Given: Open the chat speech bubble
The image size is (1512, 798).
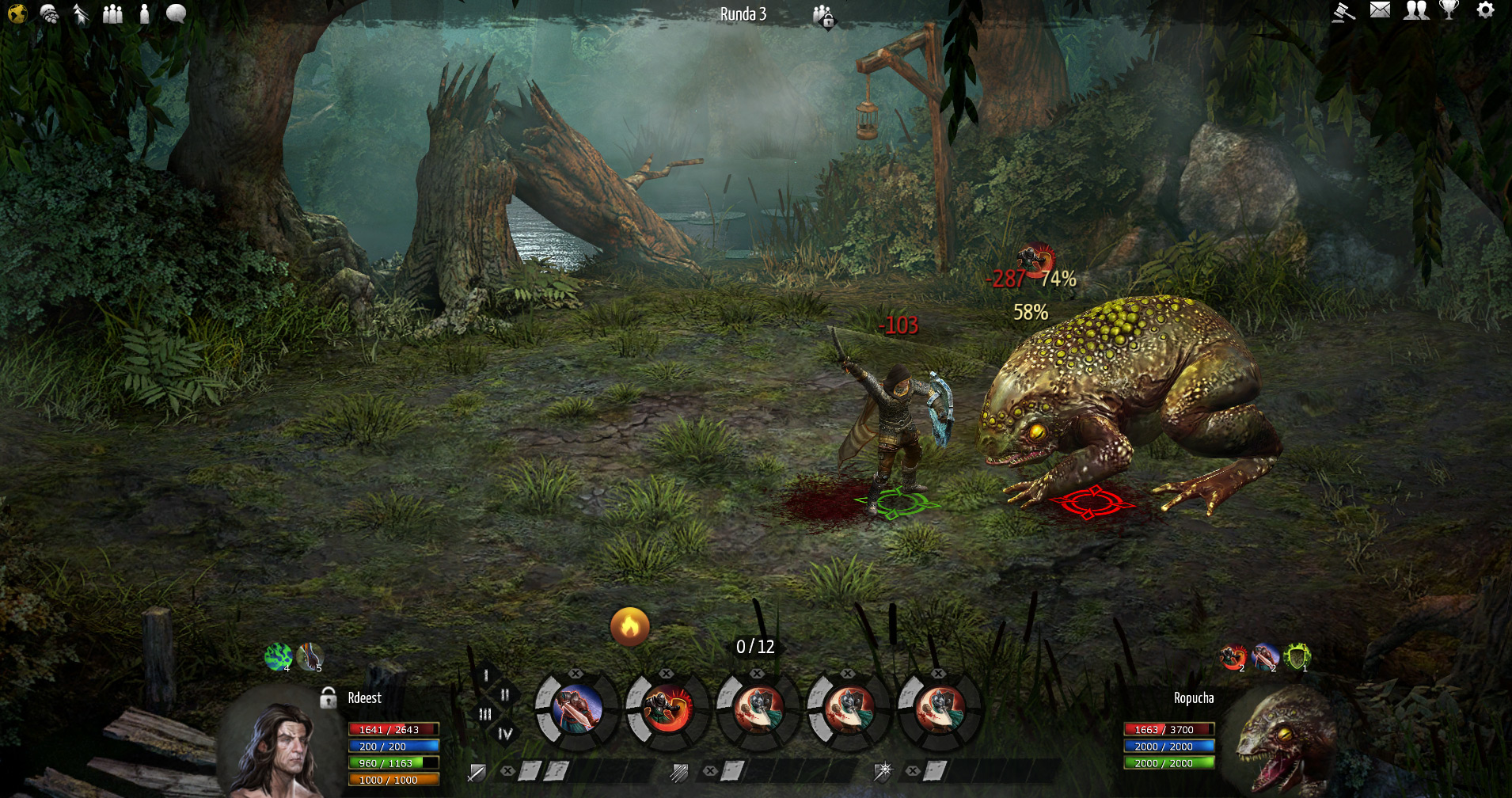Looking at the screenshot, I should [176, 13].
